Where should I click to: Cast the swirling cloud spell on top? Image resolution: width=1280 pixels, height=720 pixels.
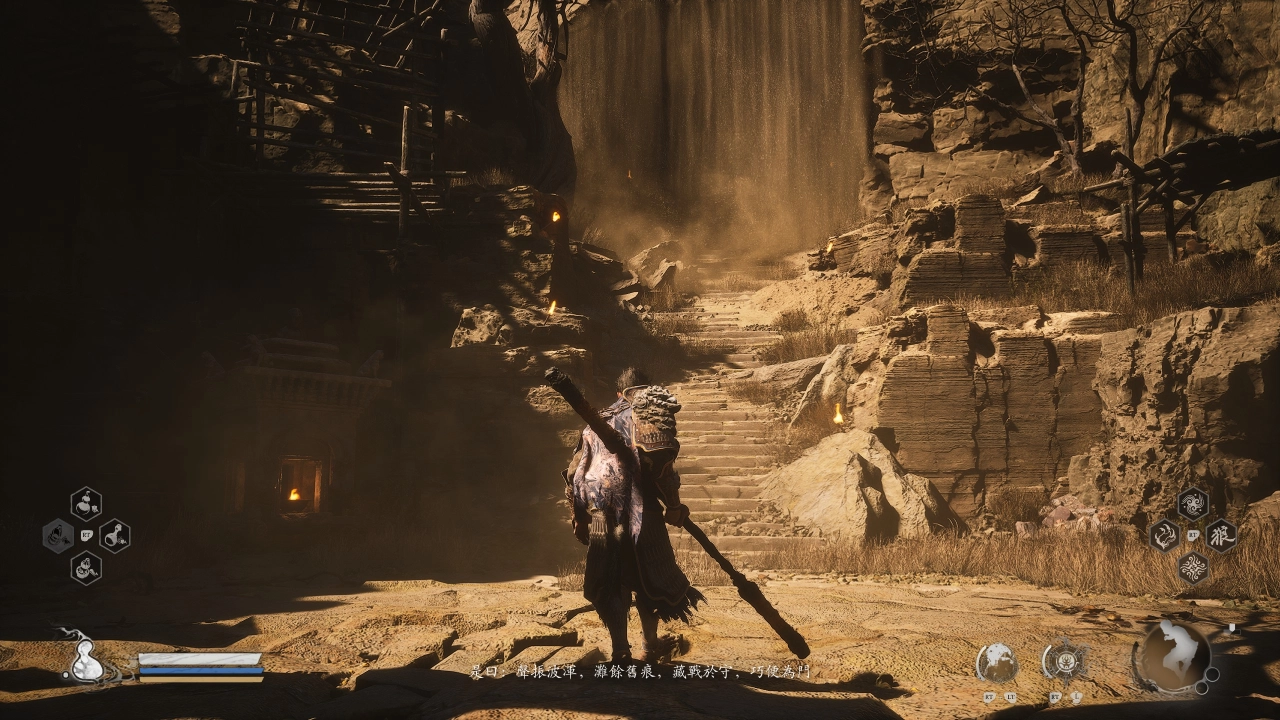(x=1192, y=503)
